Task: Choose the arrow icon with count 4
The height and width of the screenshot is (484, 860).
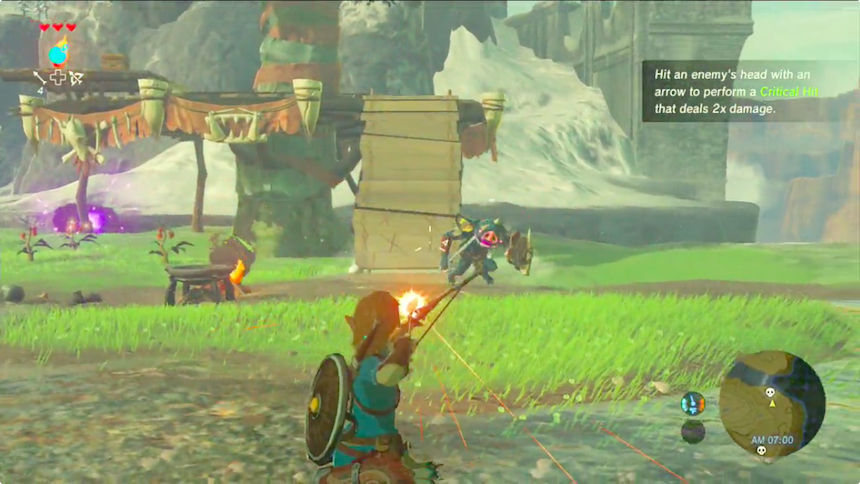Action: tap(40, 77)
